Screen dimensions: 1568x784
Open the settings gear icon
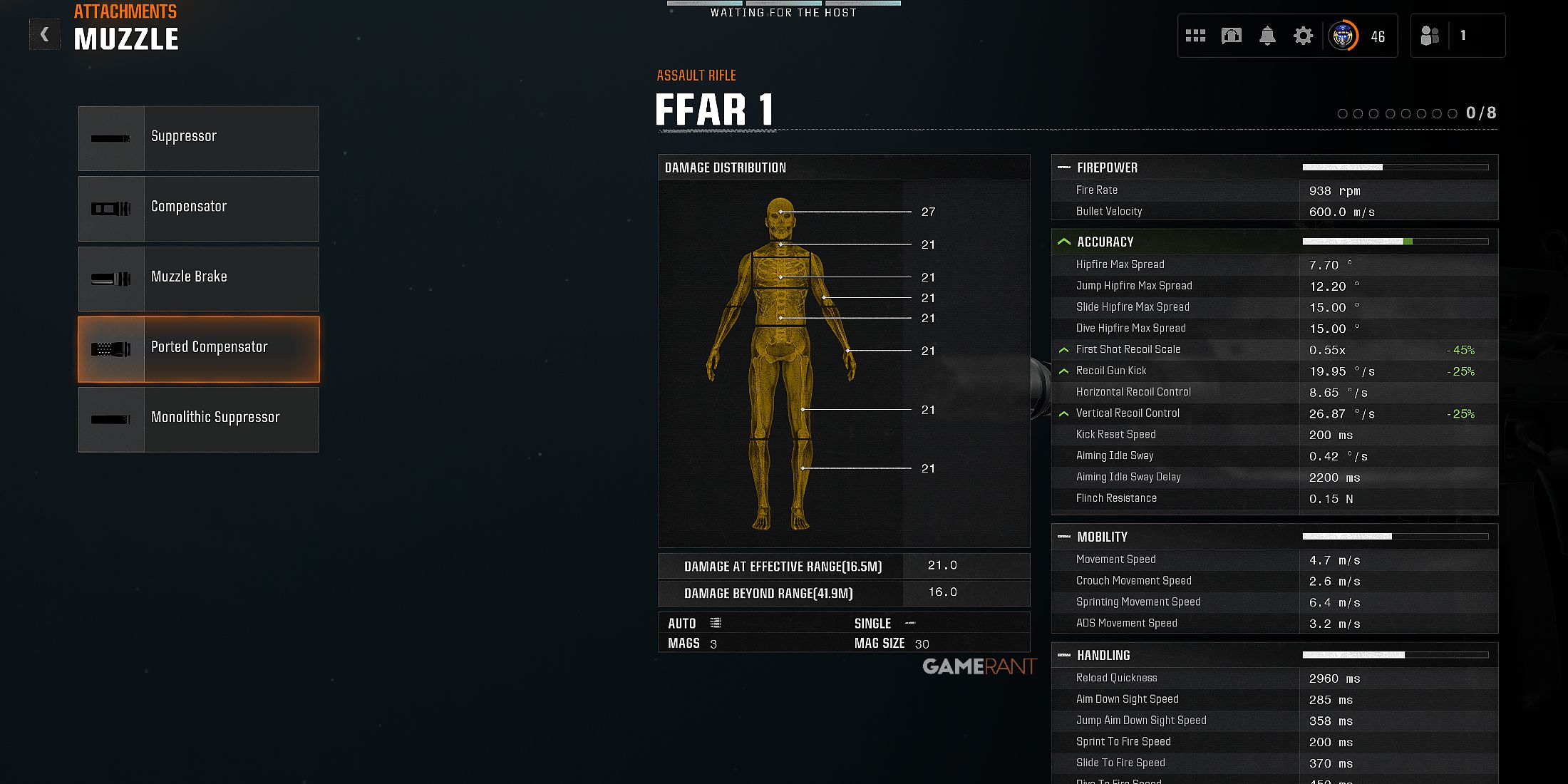(x=1302, y=35)
